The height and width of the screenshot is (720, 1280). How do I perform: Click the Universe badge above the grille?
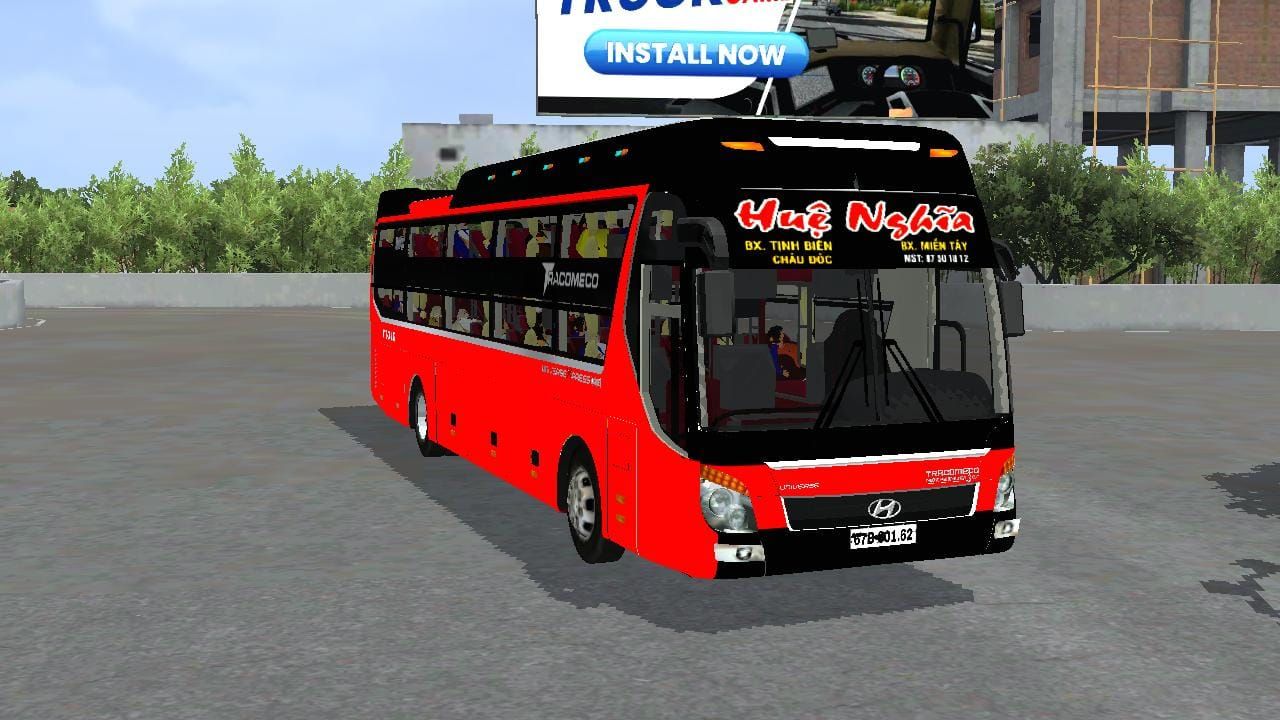pyautogui.click(x=798, y=485)
